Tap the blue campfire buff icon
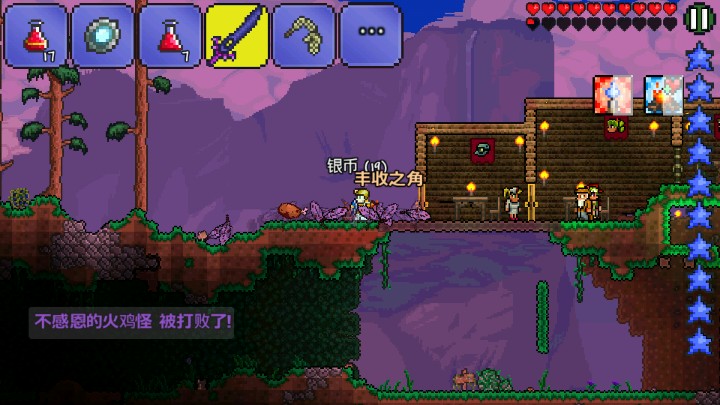Screen dimensions: 720x405 click(661, 95)
